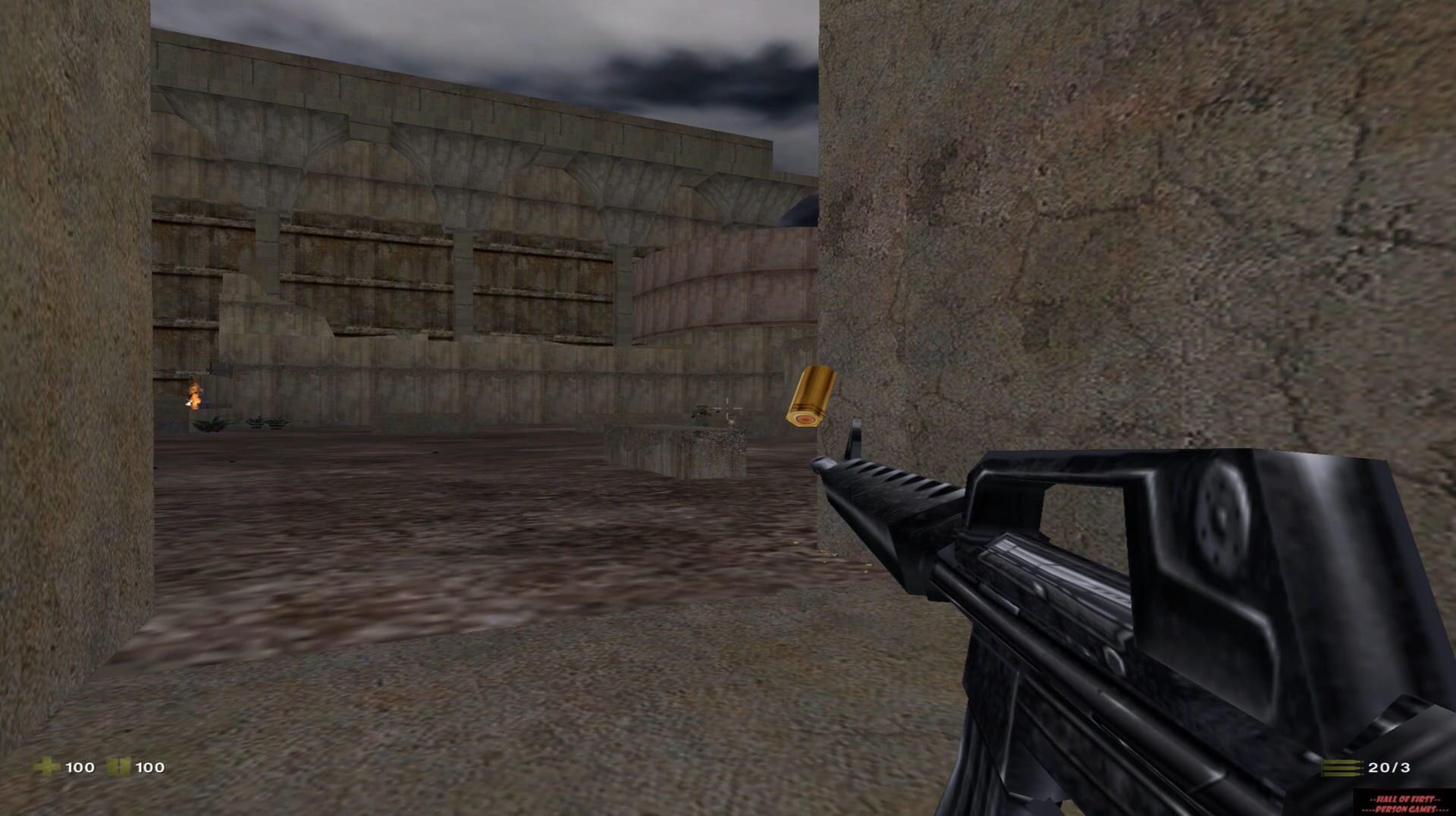
Task: Click the crosshair at screen center
Action: coord(727,408)
